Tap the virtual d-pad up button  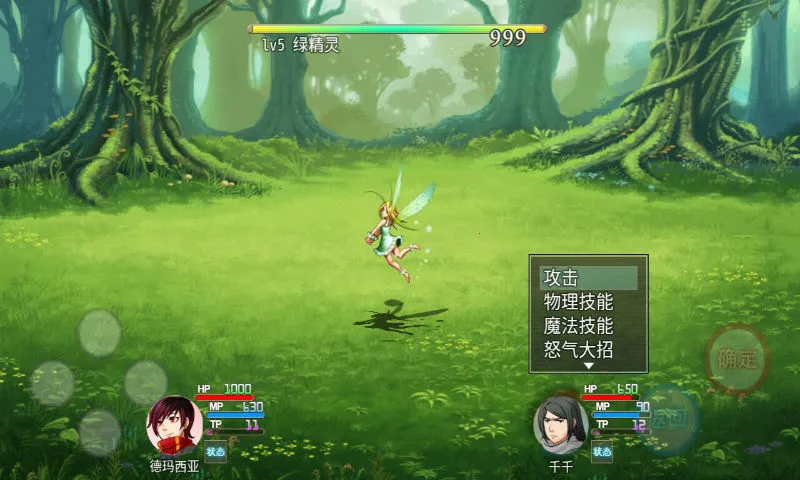[99, 333]
